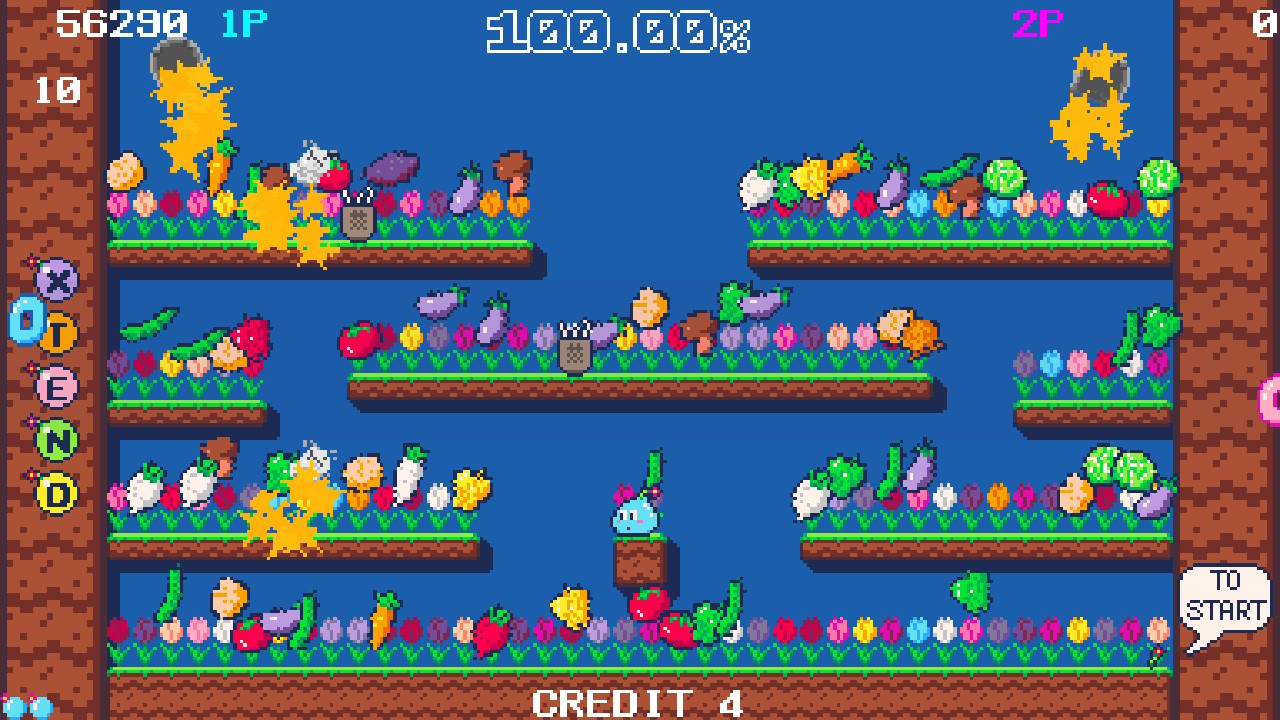Click the TO START speech bubble
The width and height of the screenshot is (1280, 720).
1226,594
